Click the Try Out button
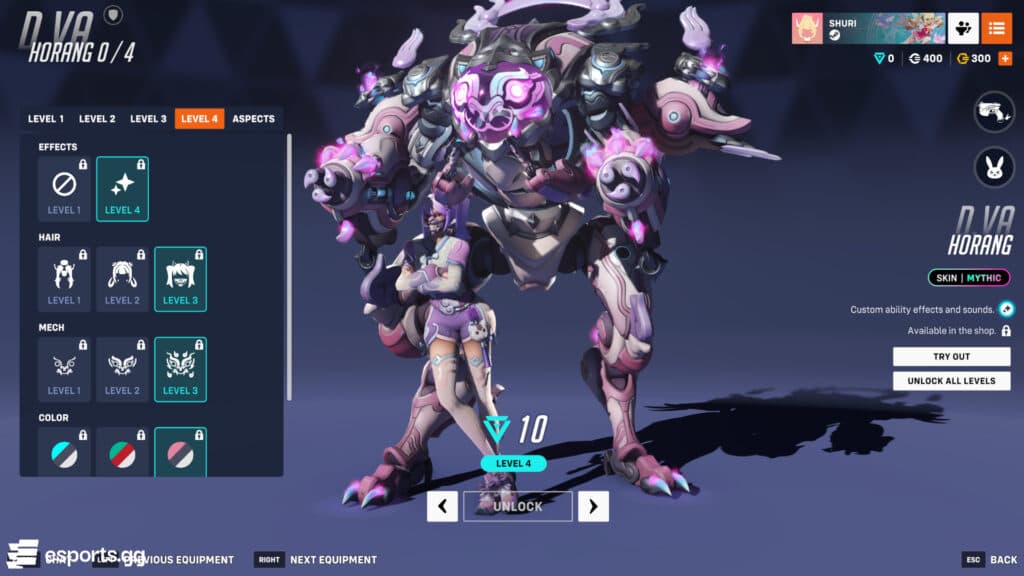This screenshot has width=1024, height=576. [x=951, y=357]
